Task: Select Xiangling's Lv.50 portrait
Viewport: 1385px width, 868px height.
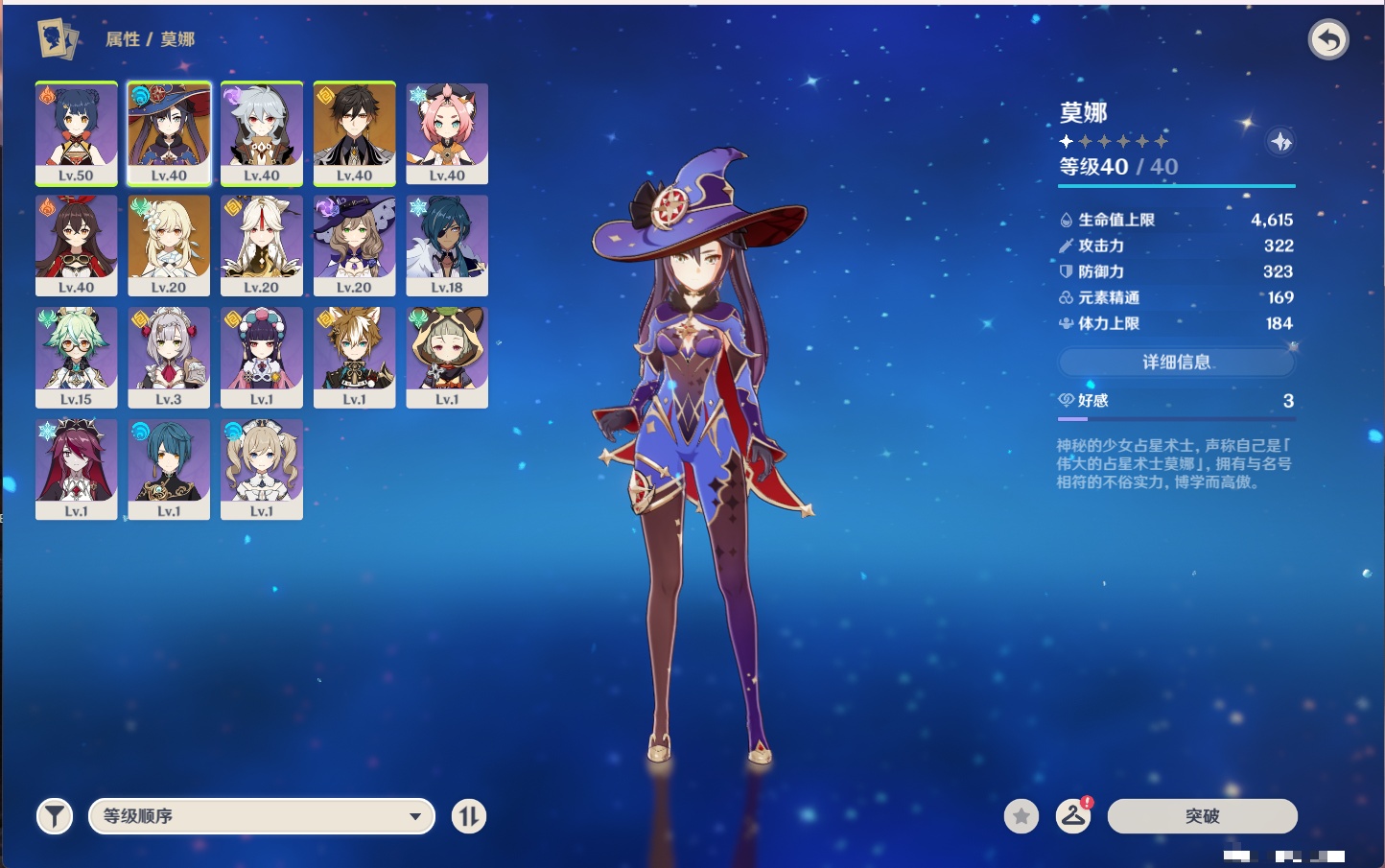Action: click(x=76, y=132)
